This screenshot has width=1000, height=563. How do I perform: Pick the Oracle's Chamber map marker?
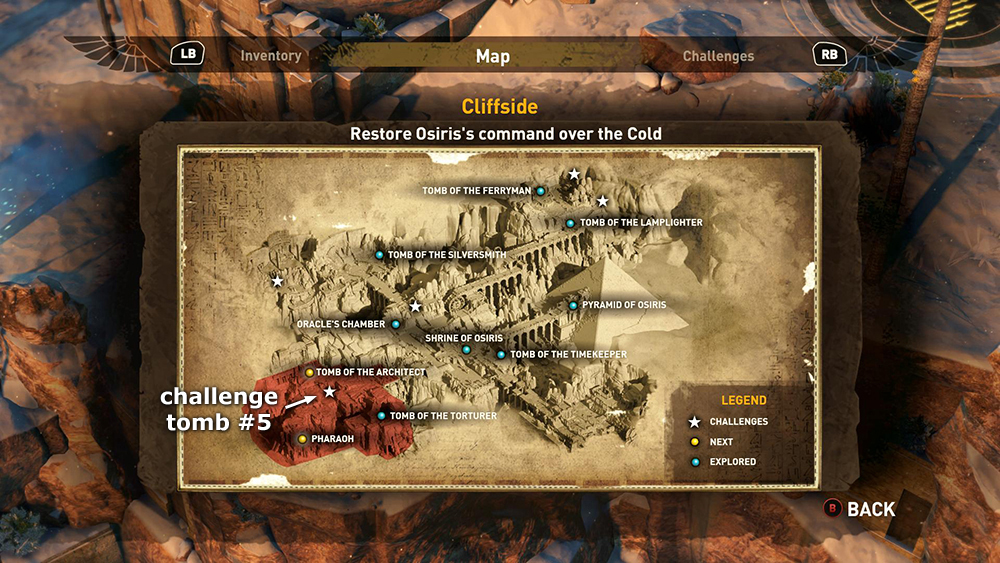click(x=396, y=324)
